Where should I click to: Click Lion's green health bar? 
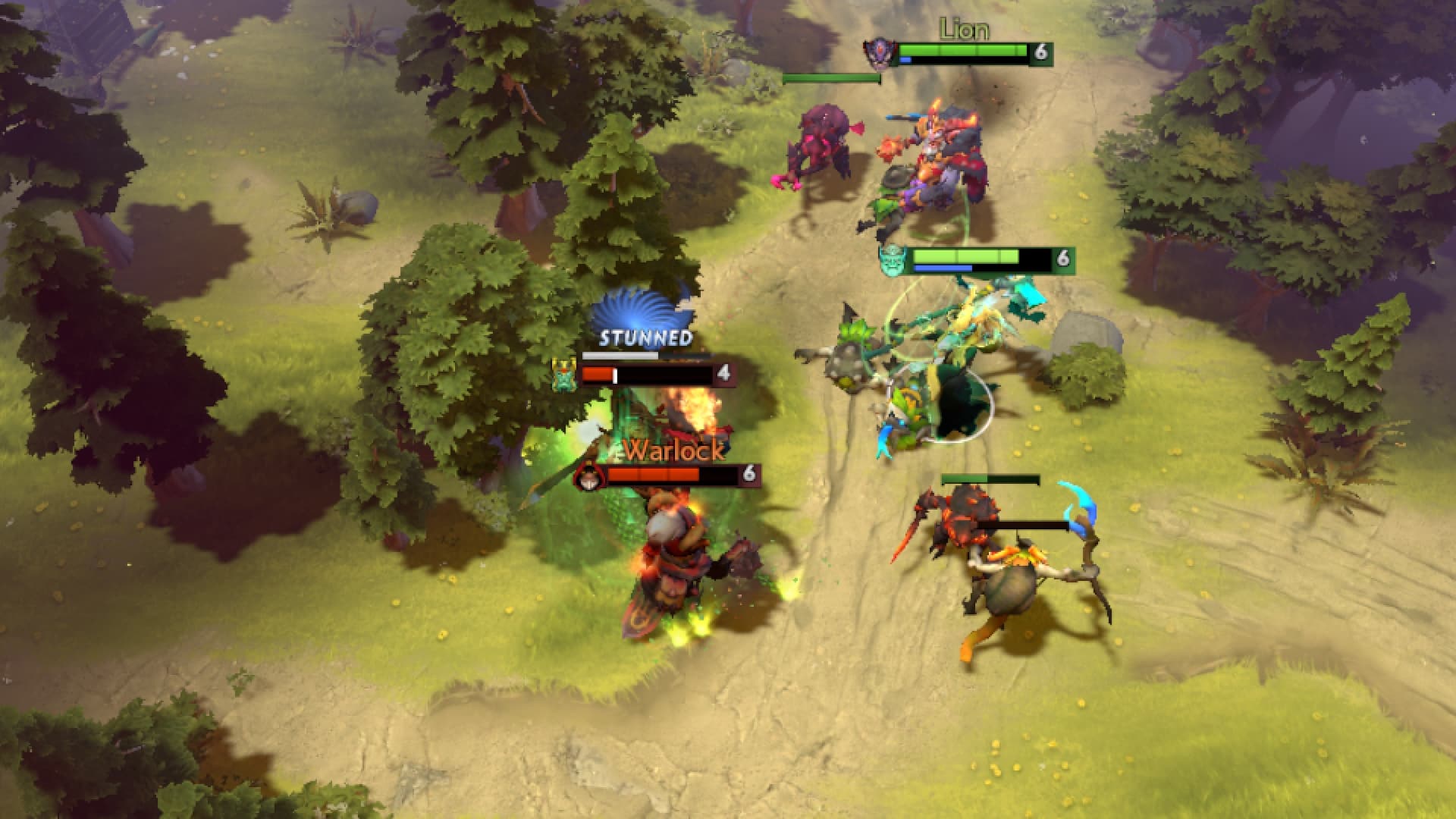(963, 49)
